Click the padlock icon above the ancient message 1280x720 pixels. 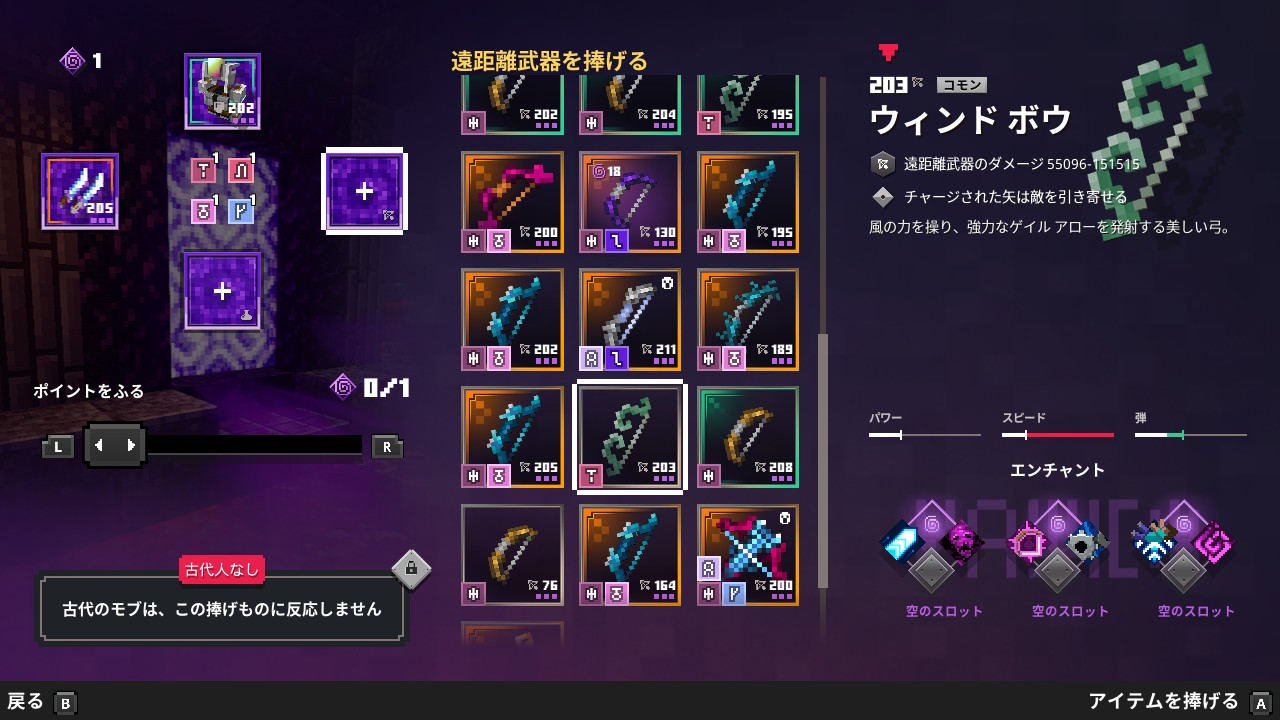pyautogui.click(x=411, y=570)
